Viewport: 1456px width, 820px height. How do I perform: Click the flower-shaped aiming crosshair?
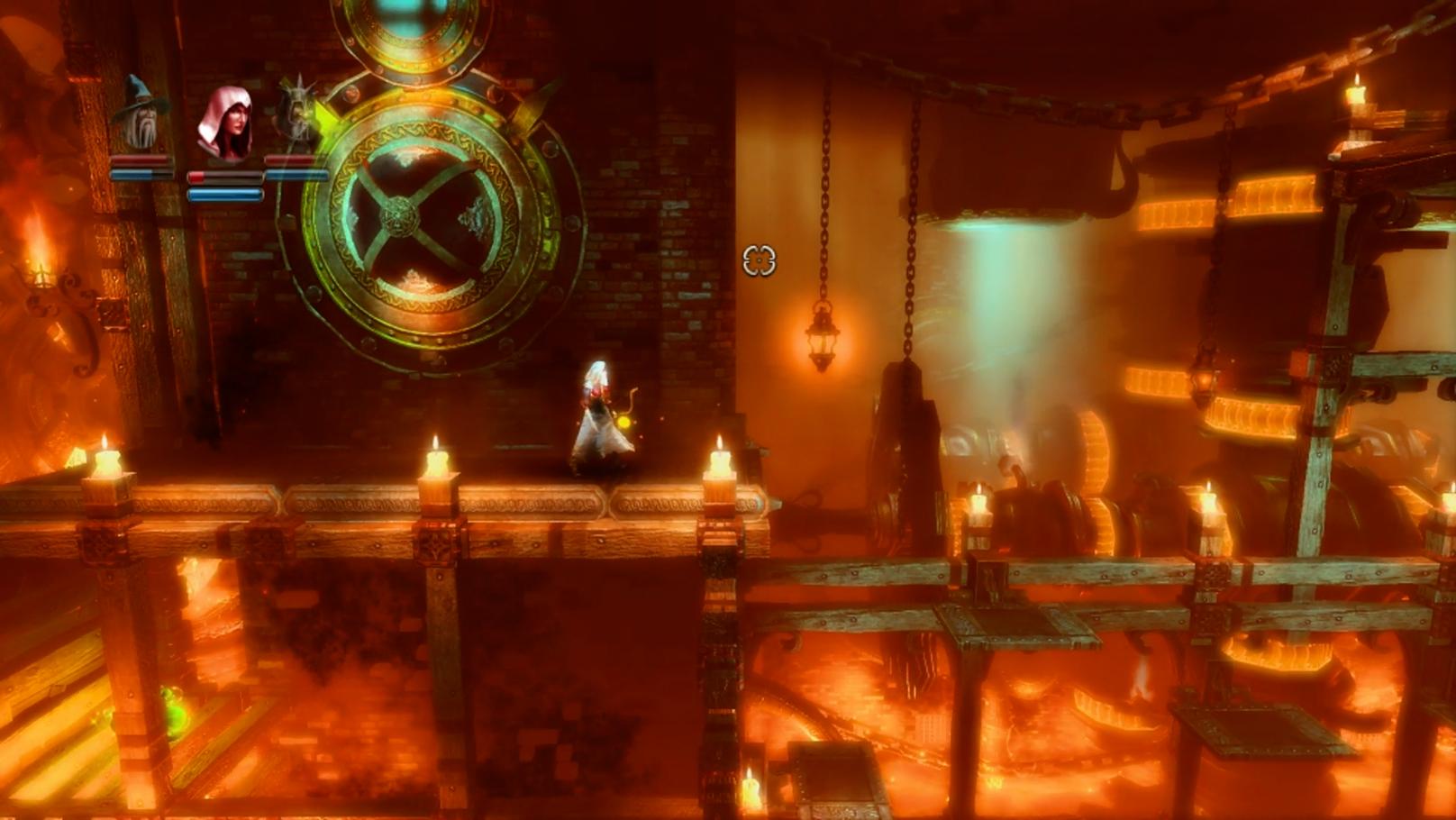point(761,261)
